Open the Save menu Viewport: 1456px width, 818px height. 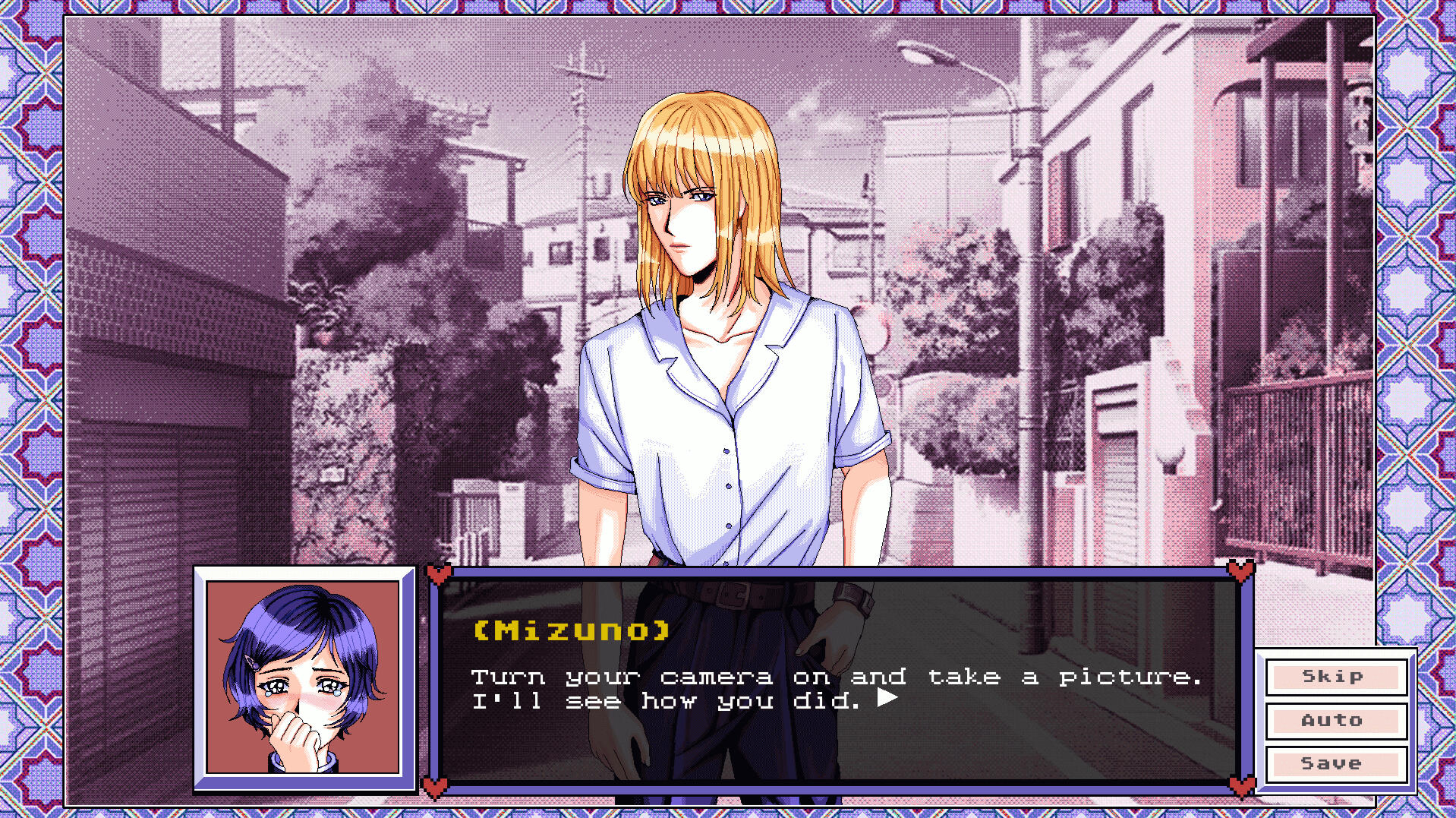[1335, 763]
